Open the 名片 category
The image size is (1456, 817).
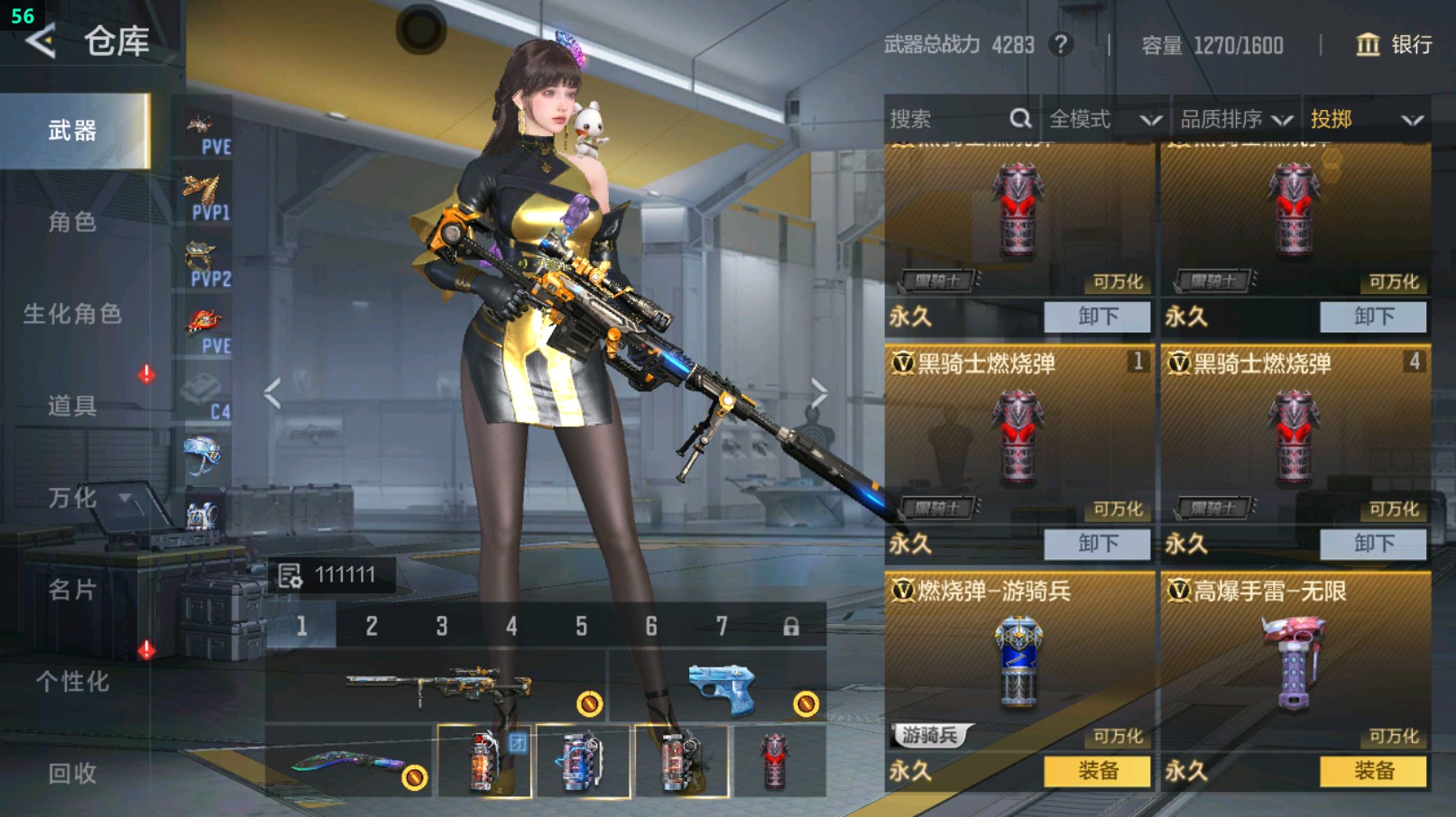[x=72, y=590]
